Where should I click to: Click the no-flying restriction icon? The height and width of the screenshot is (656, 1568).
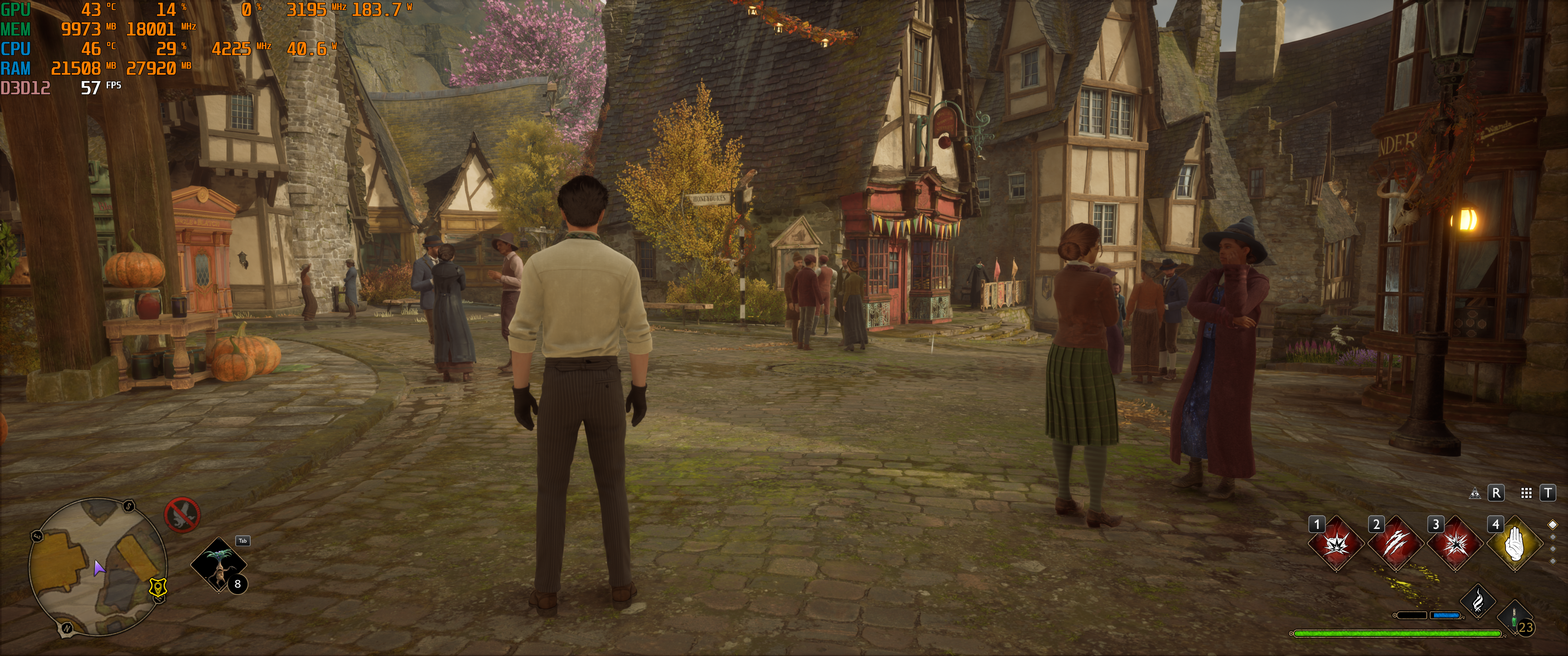point(182,515)
